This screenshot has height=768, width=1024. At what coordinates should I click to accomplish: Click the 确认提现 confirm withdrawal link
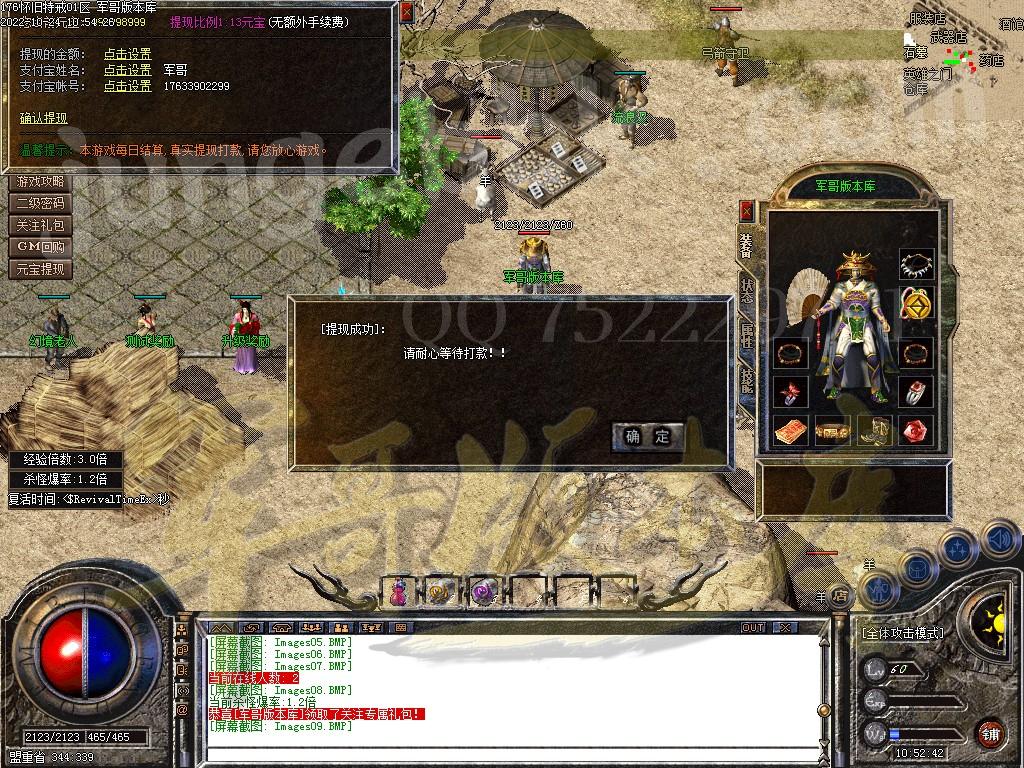[44, 118]
